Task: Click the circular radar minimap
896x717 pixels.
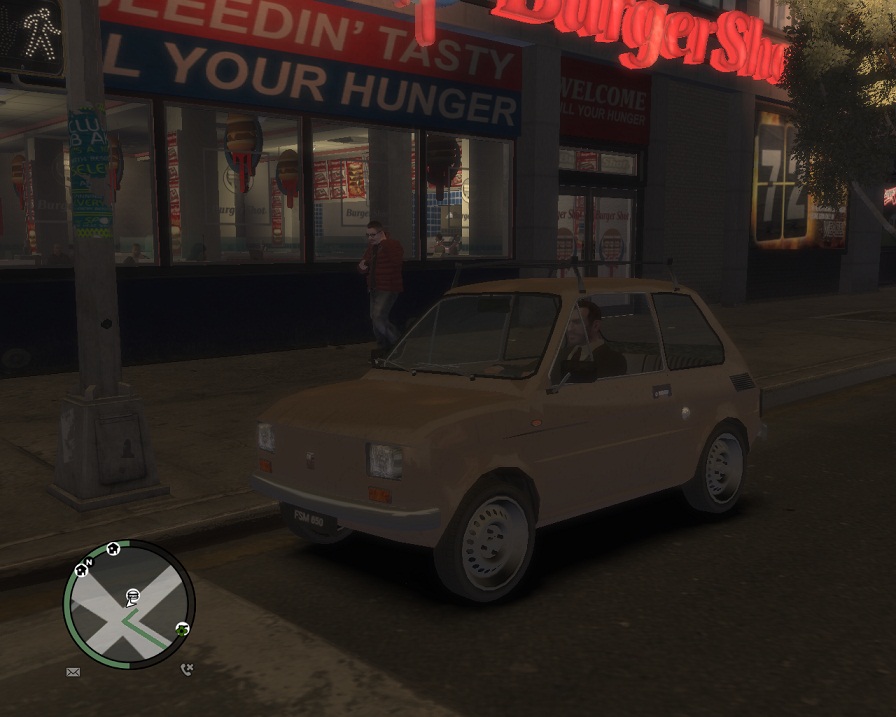Action: 129,605
